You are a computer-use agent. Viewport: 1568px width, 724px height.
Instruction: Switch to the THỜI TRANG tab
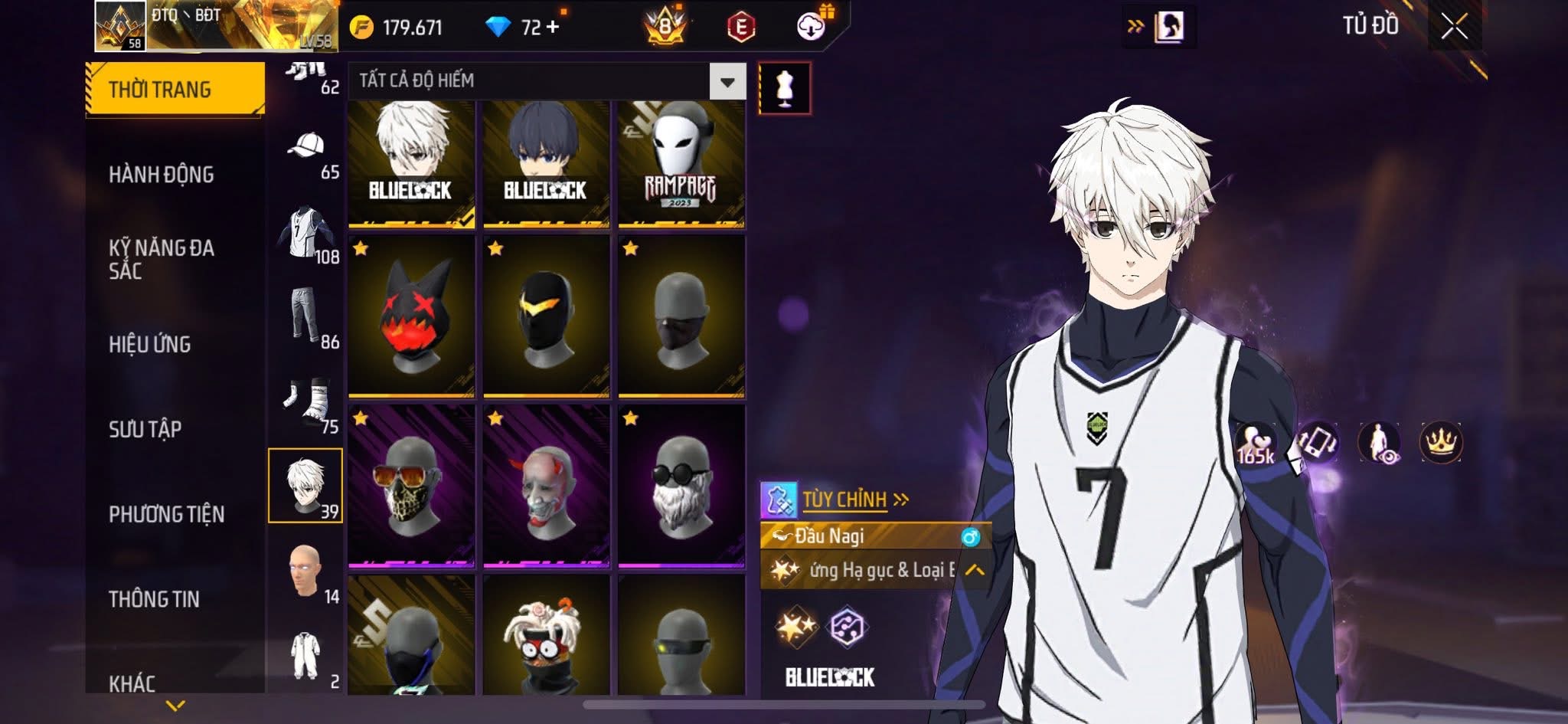175,90
